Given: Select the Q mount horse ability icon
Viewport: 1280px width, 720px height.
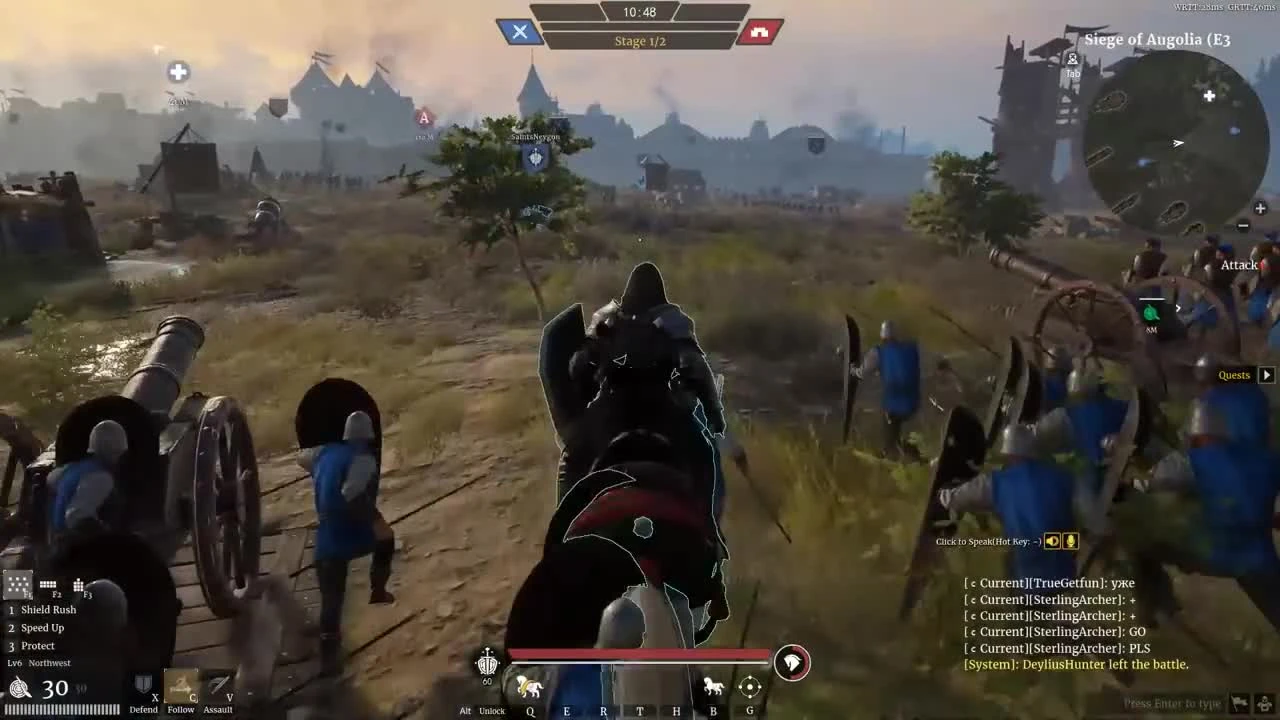Looking at the screenshot, I should pos(530,686).
